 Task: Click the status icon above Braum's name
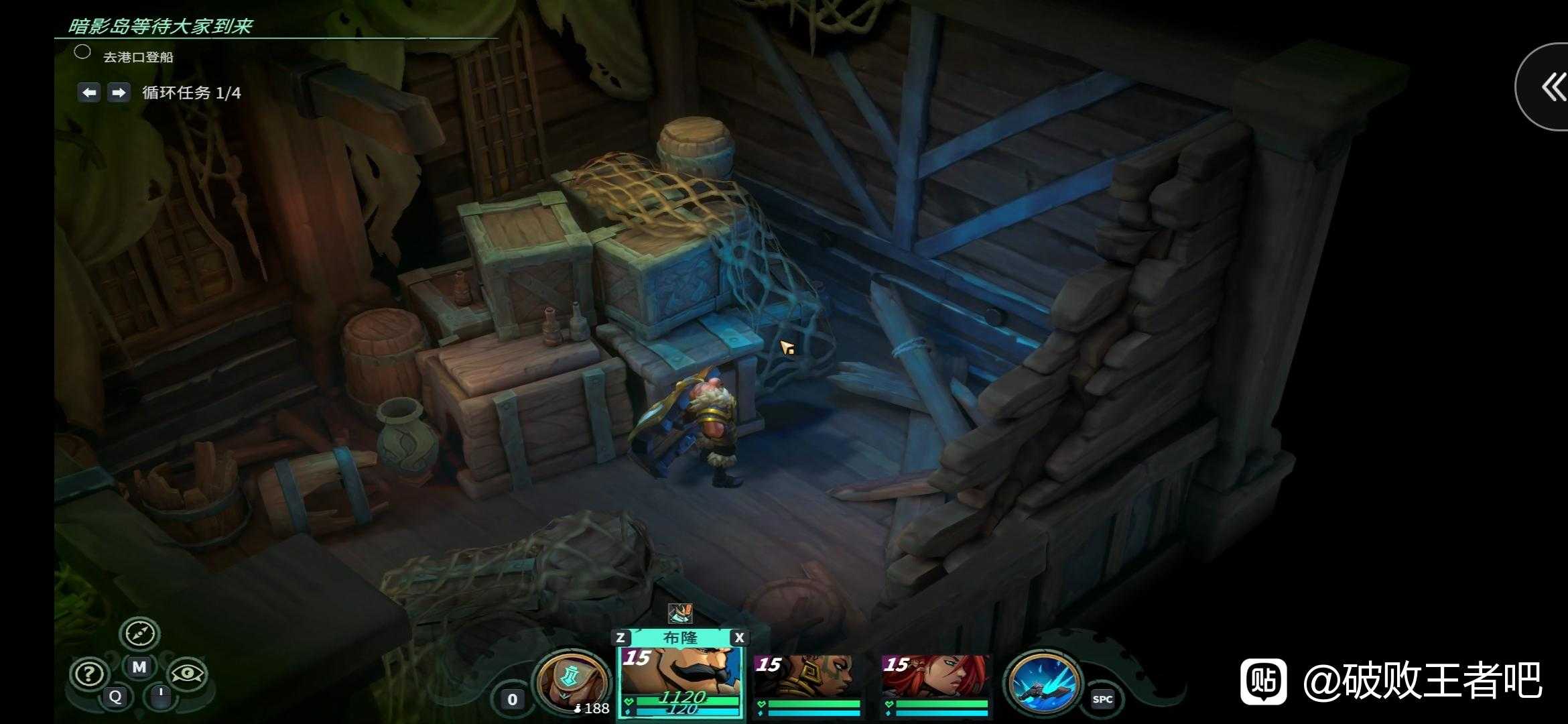point(679,612)
